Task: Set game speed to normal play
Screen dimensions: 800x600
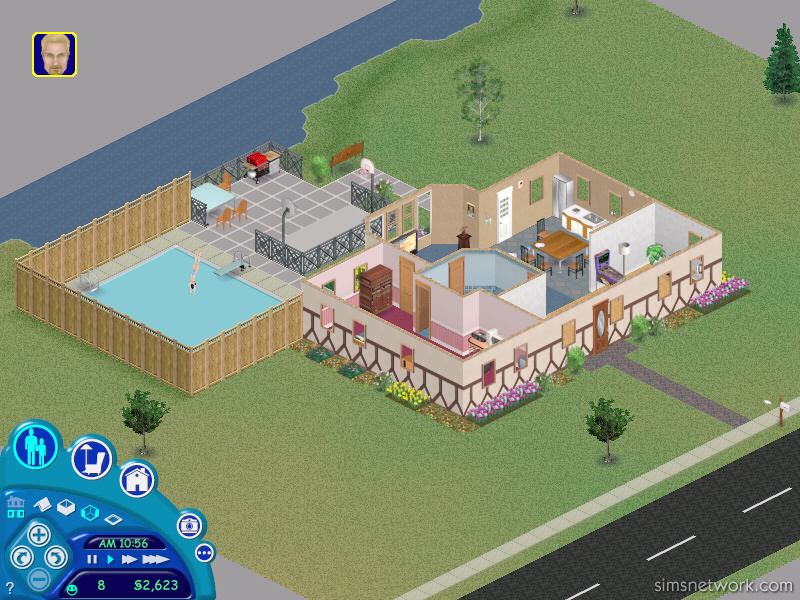Action: coord(110,559)
